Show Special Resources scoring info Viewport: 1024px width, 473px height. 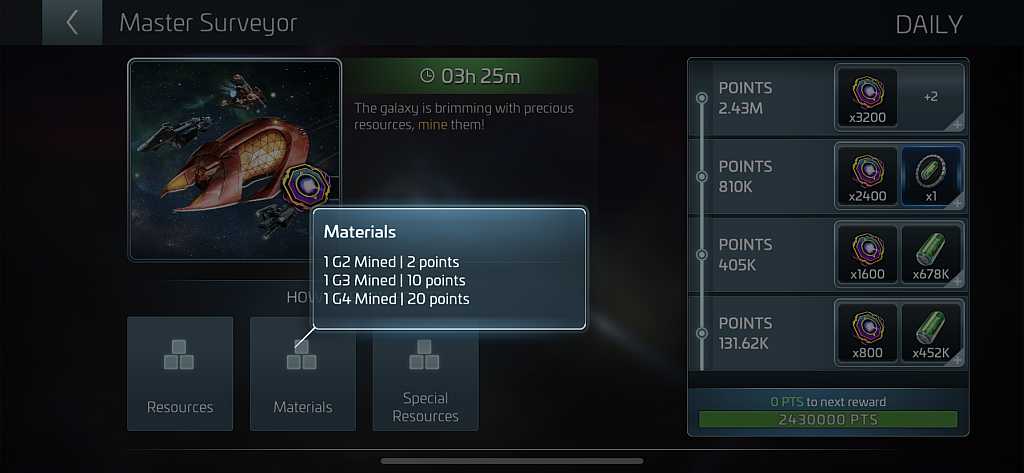[426, 373]
